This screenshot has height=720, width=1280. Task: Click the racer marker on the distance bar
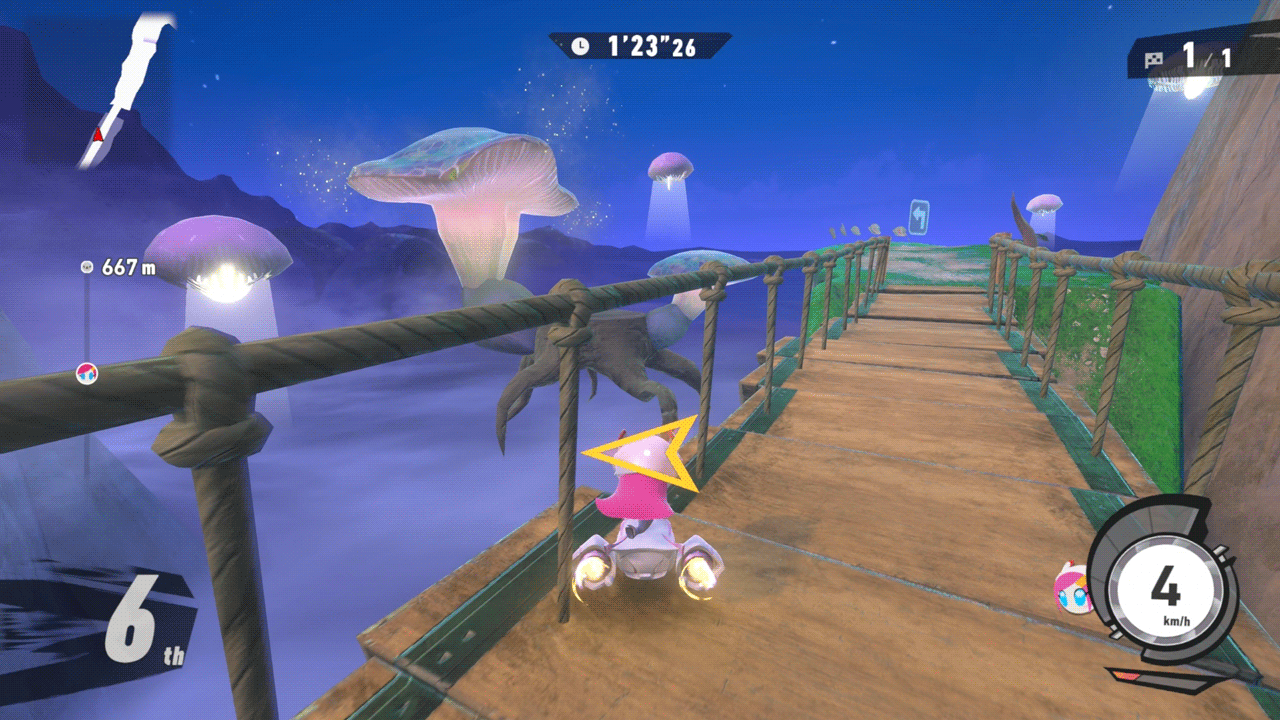[x=87, y=374]
